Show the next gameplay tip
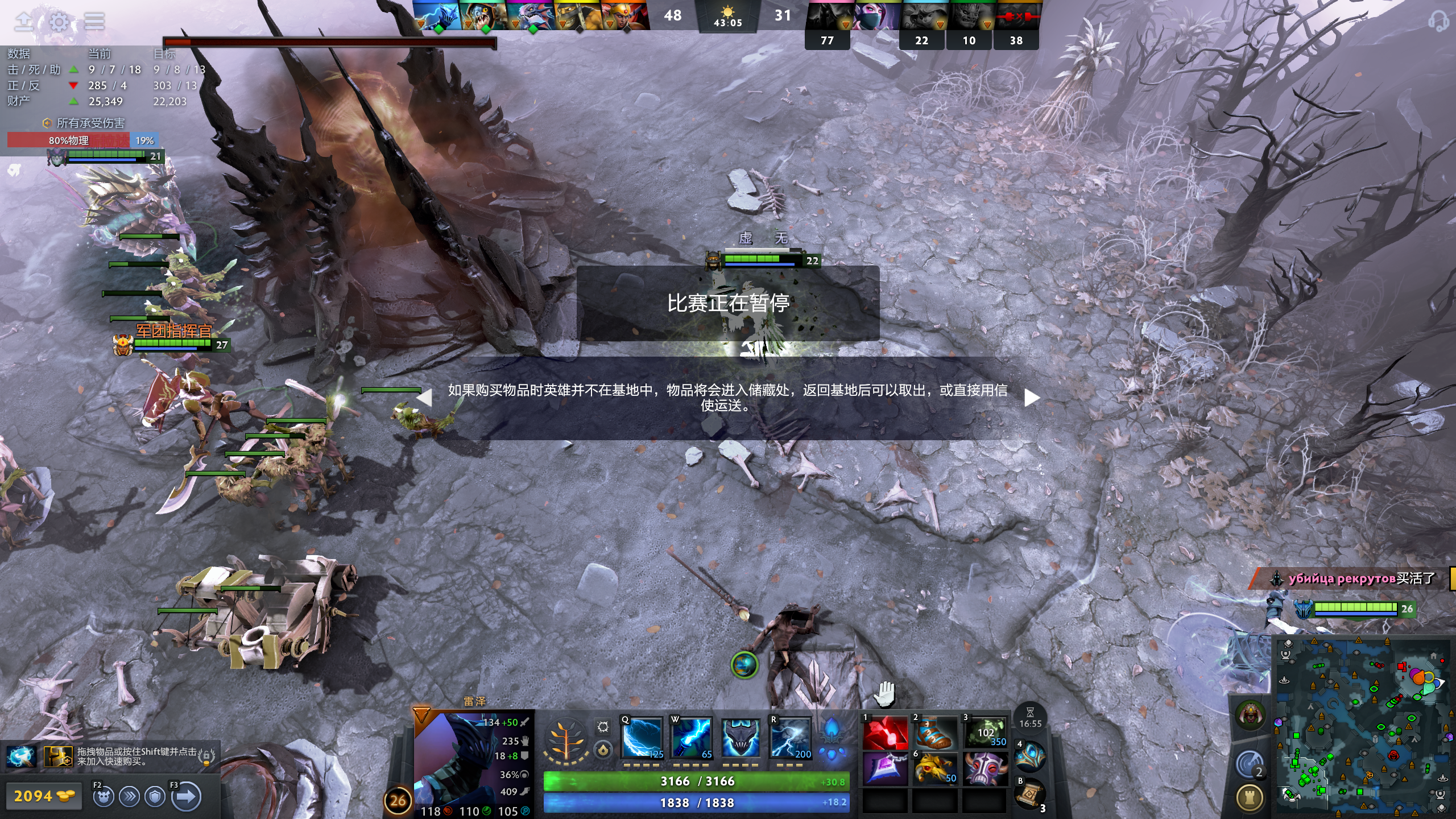Viewport: 1456px width, 819px height. click(x=1032, y=398)
